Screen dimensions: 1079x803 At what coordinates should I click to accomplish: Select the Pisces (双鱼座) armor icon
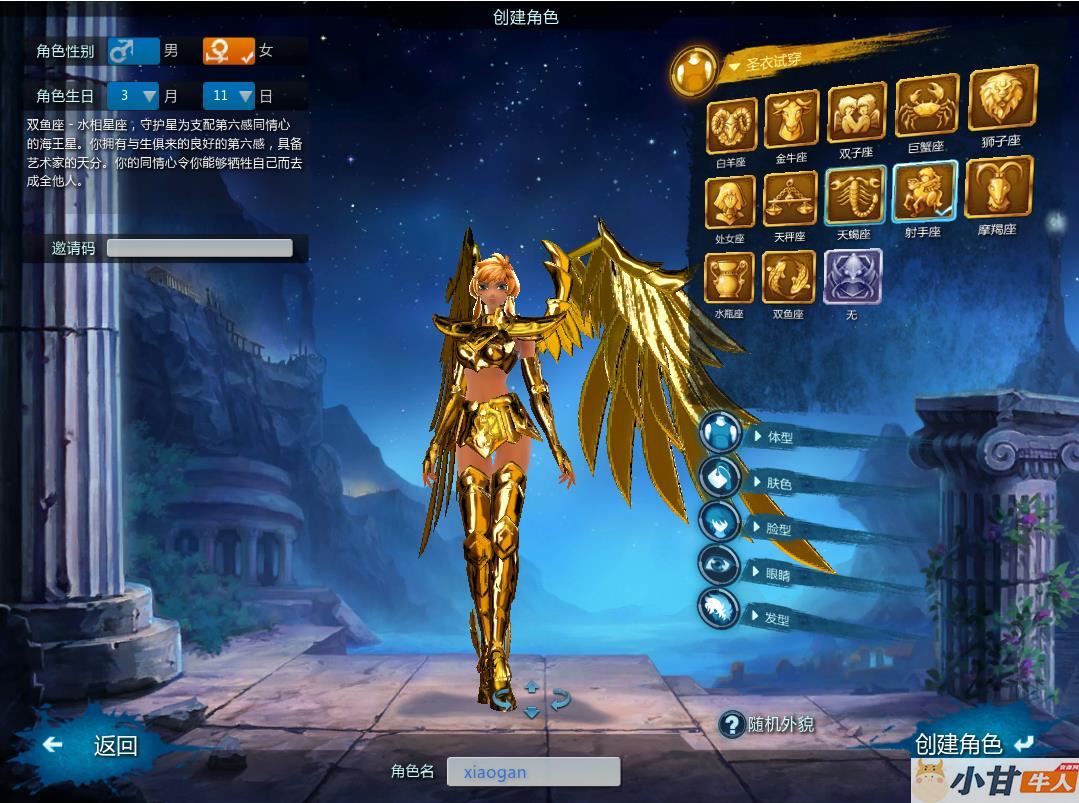[x=789, y=277]
